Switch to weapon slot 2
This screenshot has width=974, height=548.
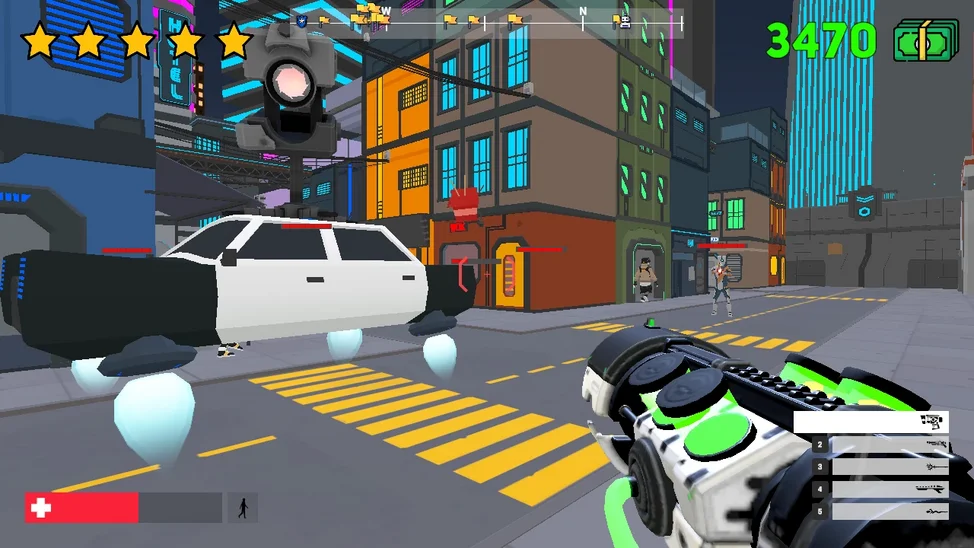(x=880, y=445)
